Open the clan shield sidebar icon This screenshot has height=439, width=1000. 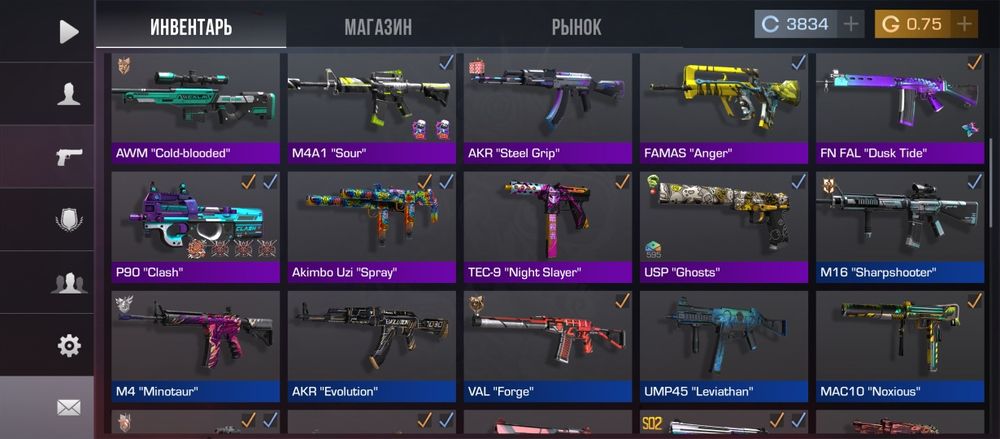[68, 220]
